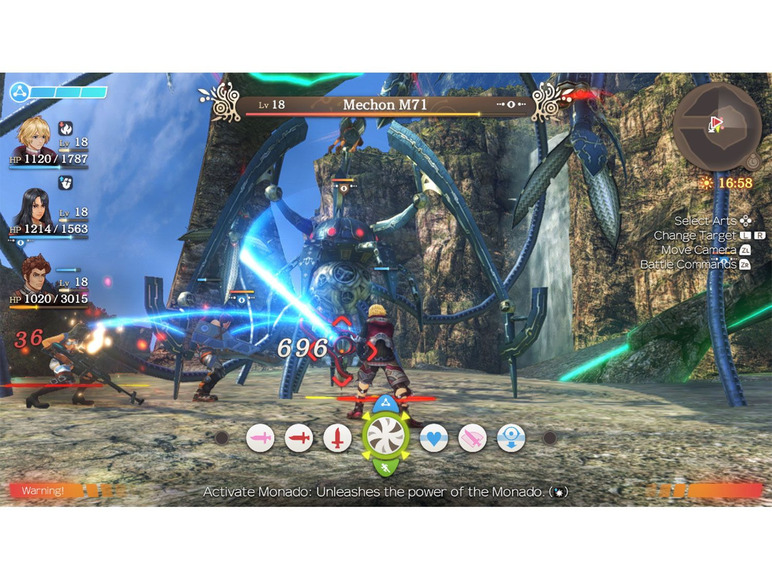Open the circular minimap
Screen dimensions: 772x579
(x=716, y=127)
